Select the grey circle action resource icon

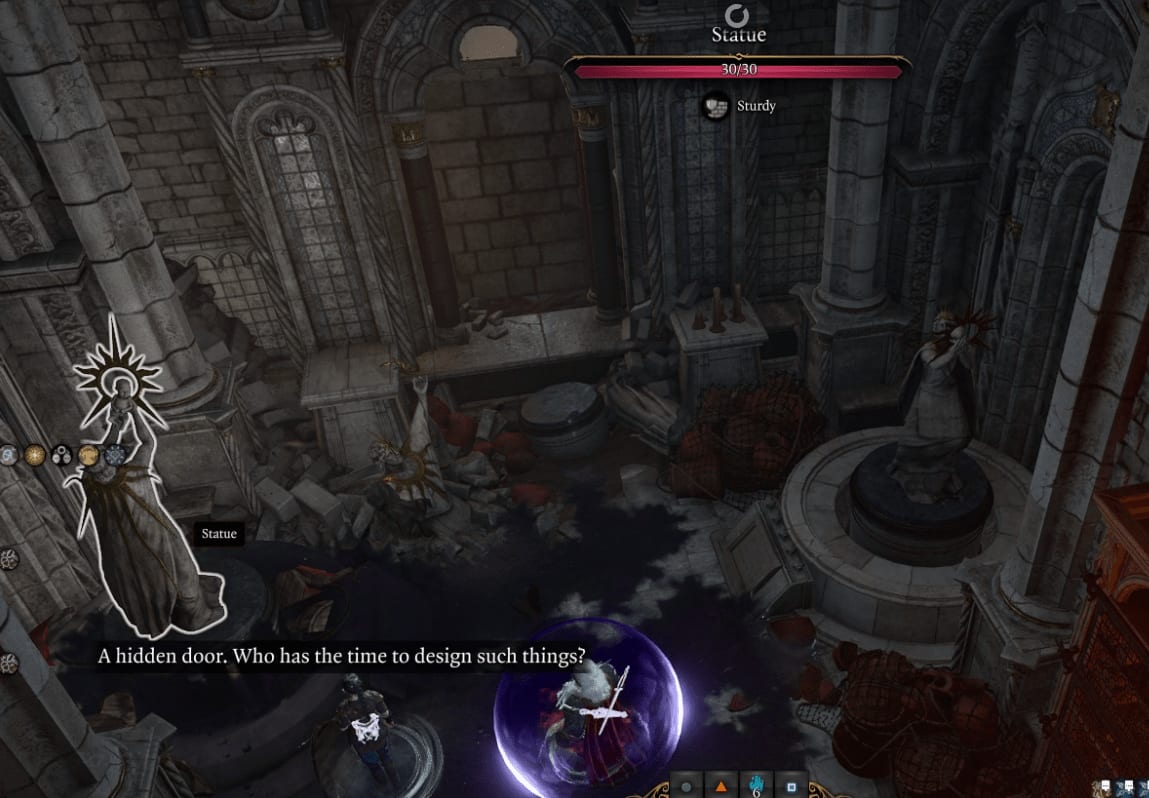[x=686, y=787]
